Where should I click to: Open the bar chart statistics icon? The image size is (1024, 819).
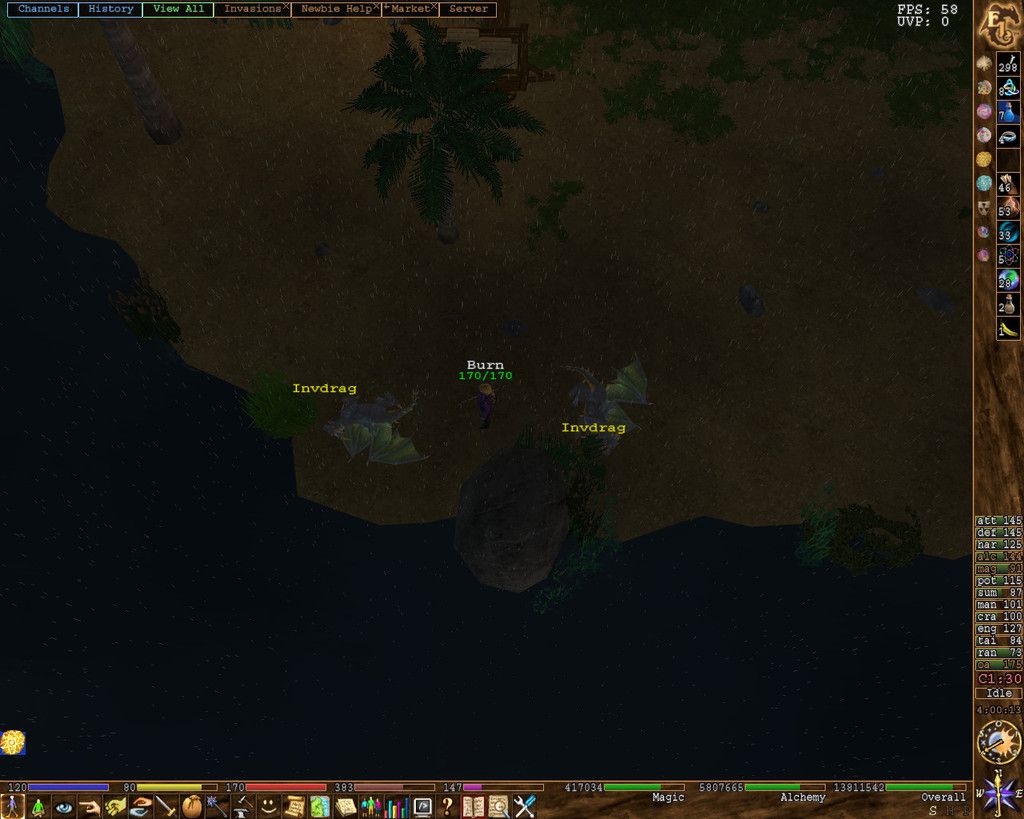pos(397,807)
